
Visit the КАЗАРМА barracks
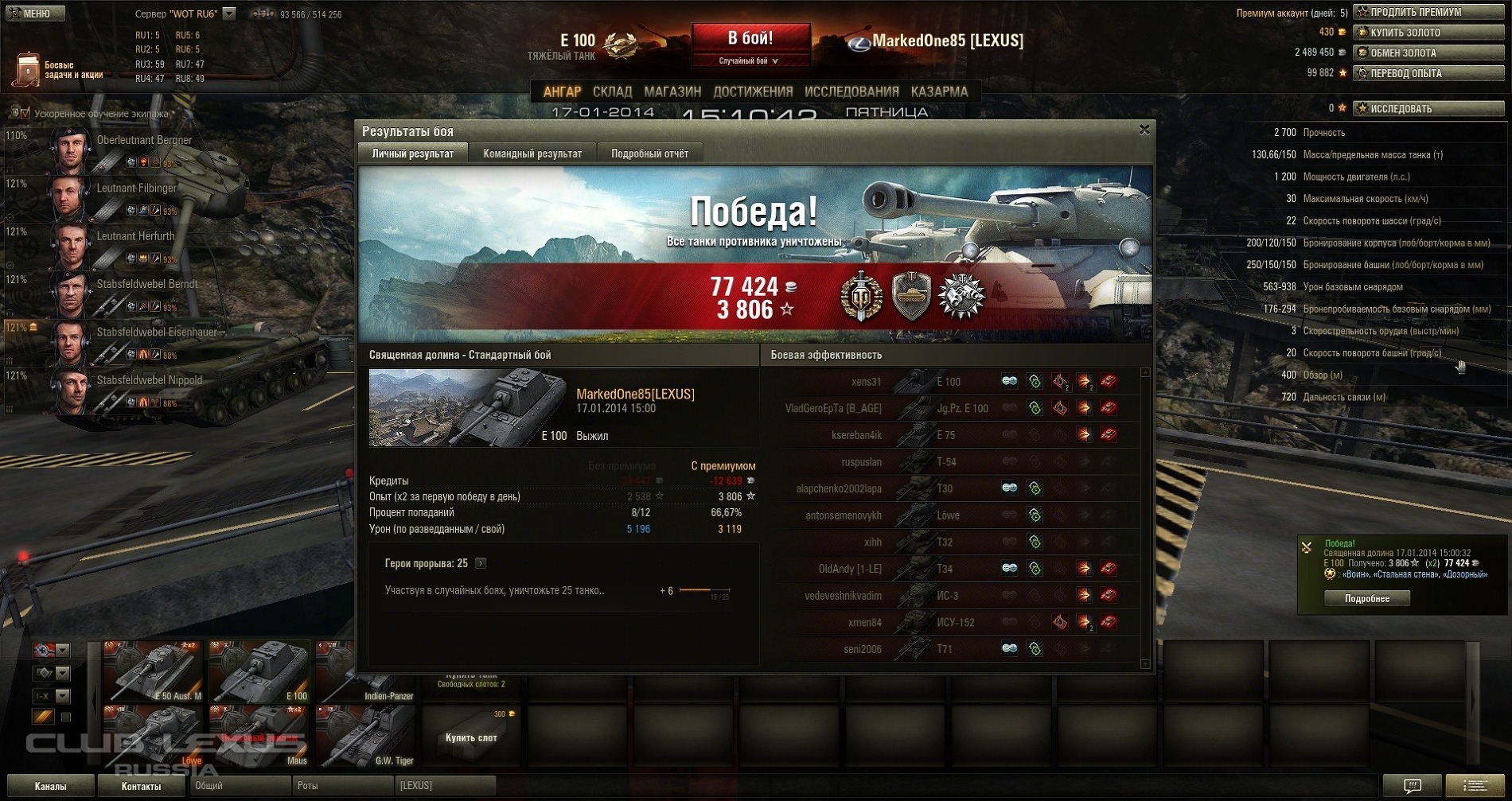[x=939, y=91]
